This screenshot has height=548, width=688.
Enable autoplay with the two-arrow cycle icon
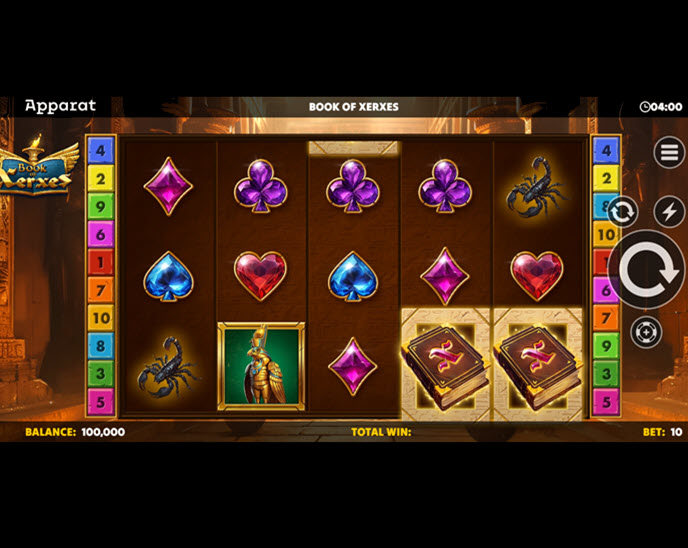point(622,211)
